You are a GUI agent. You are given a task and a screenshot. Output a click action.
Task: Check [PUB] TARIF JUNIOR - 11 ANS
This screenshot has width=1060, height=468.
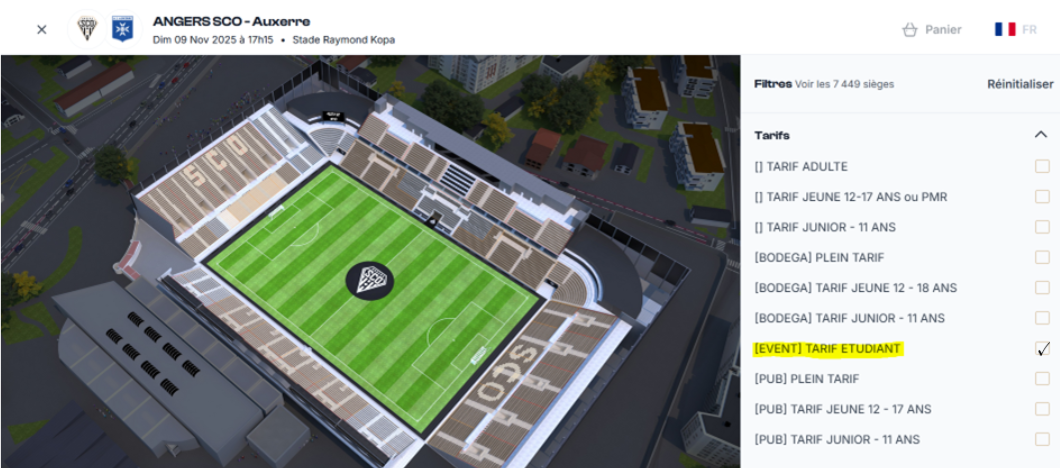(x=1042, y=439)
